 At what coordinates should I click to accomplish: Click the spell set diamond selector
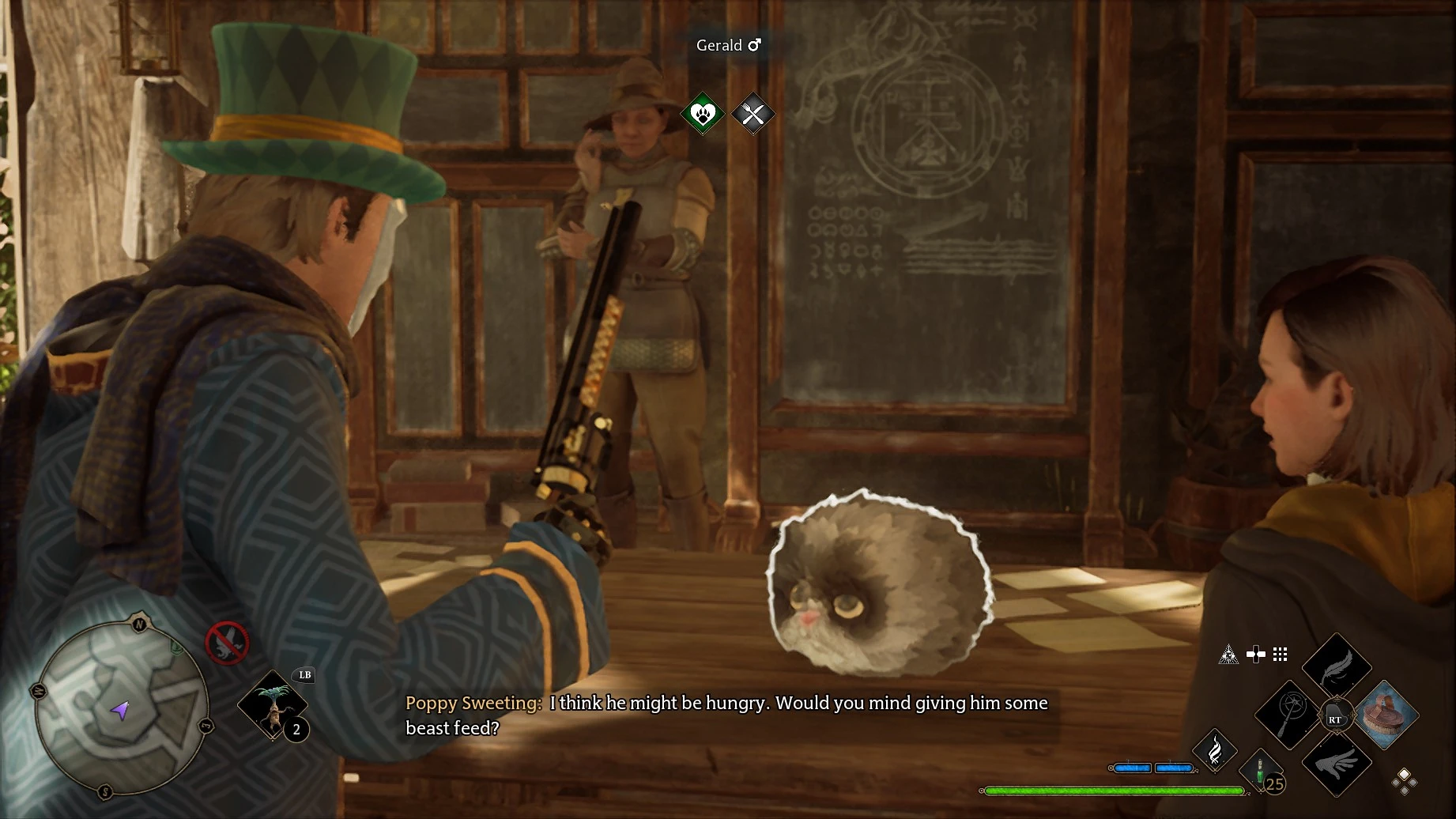pos(1405,781)
